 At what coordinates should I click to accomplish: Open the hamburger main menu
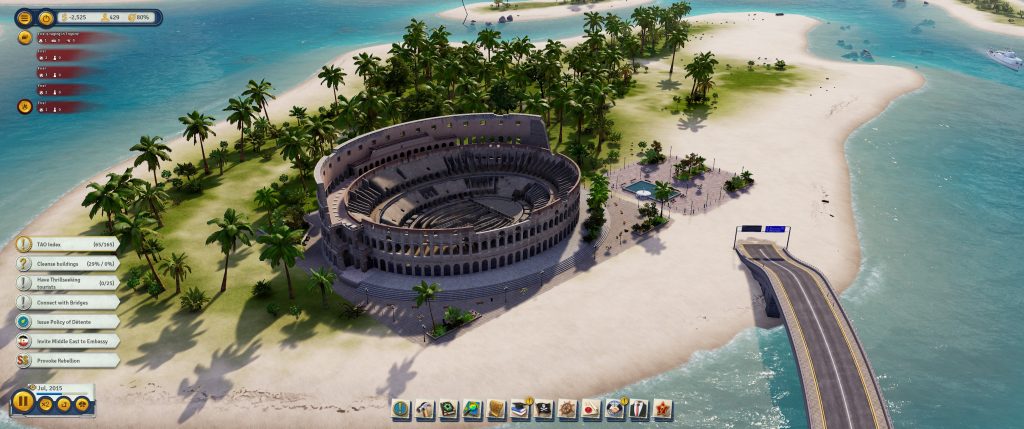(x=24, y=17)
